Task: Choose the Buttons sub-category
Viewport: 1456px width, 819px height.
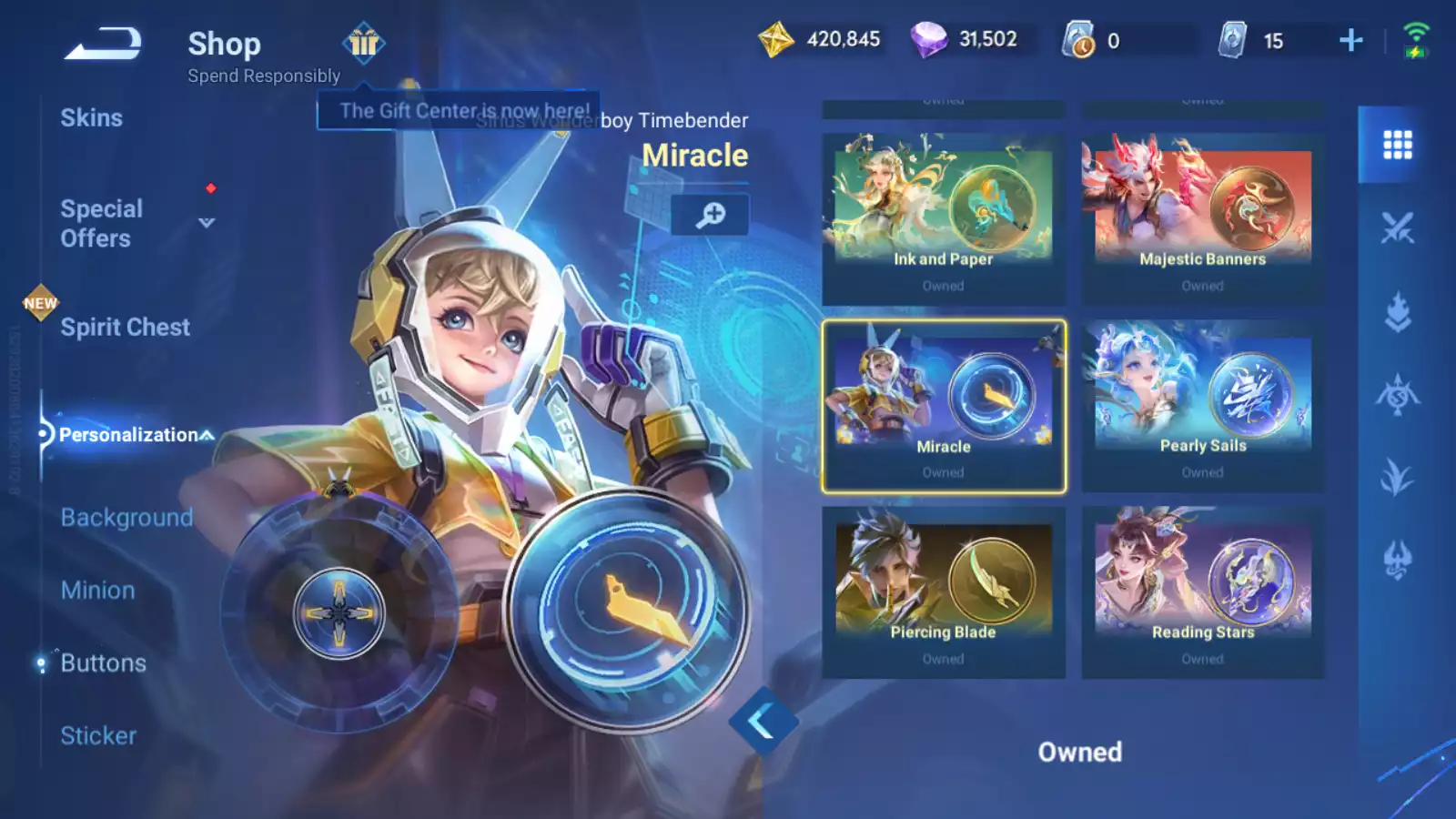Action: tap(103, 663)
